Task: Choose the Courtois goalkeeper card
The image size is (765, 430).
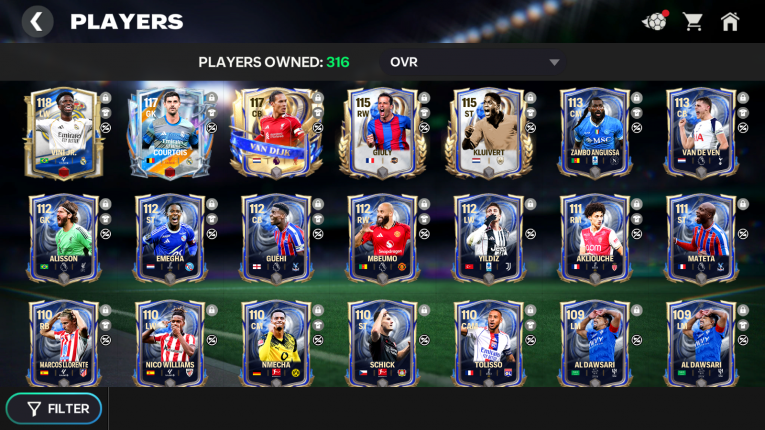Action: [x=168, y=132]
